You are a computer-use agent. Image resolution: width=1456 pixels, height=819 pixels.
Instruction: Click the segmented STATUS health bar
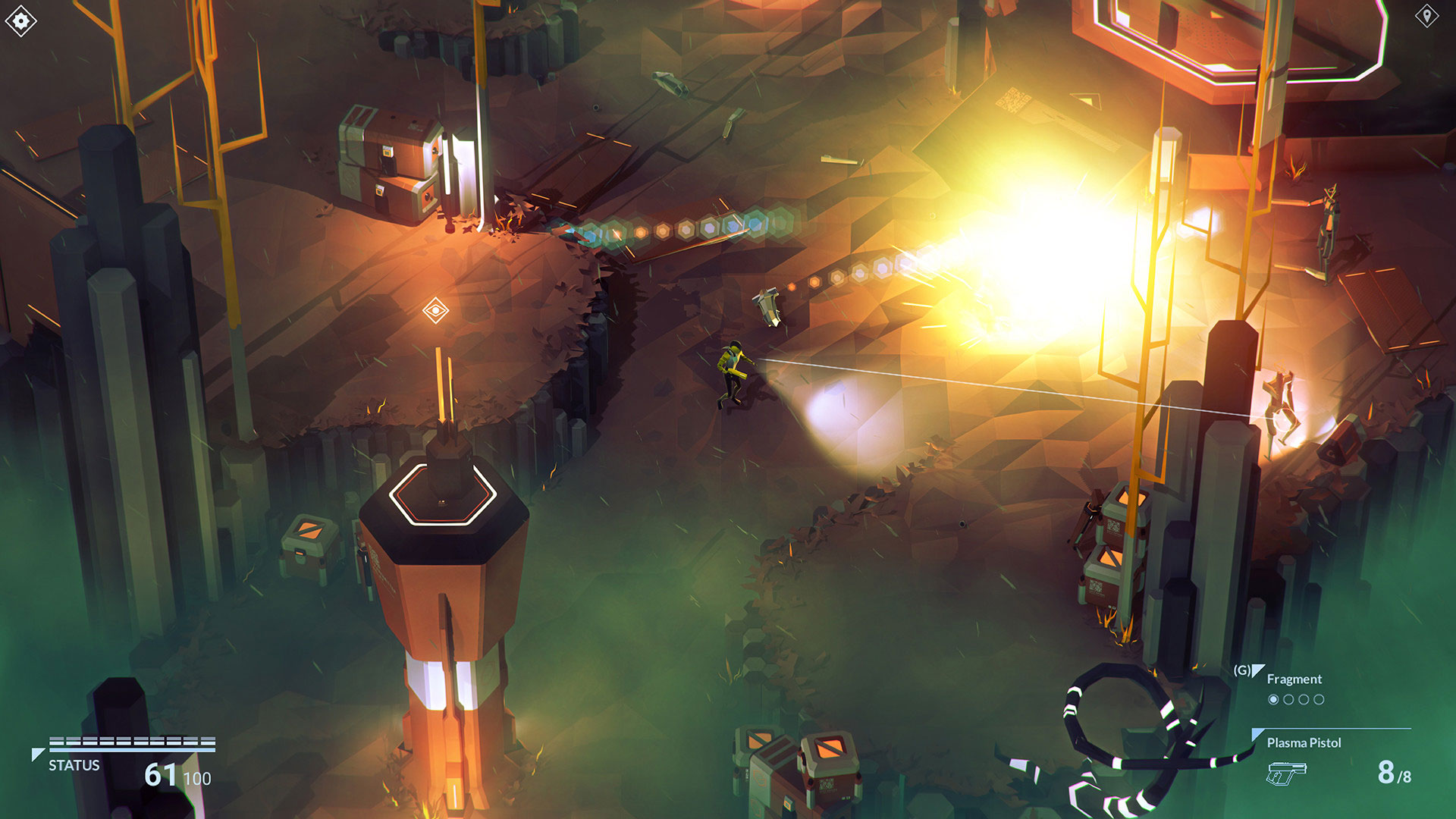[x=131, y=740]
